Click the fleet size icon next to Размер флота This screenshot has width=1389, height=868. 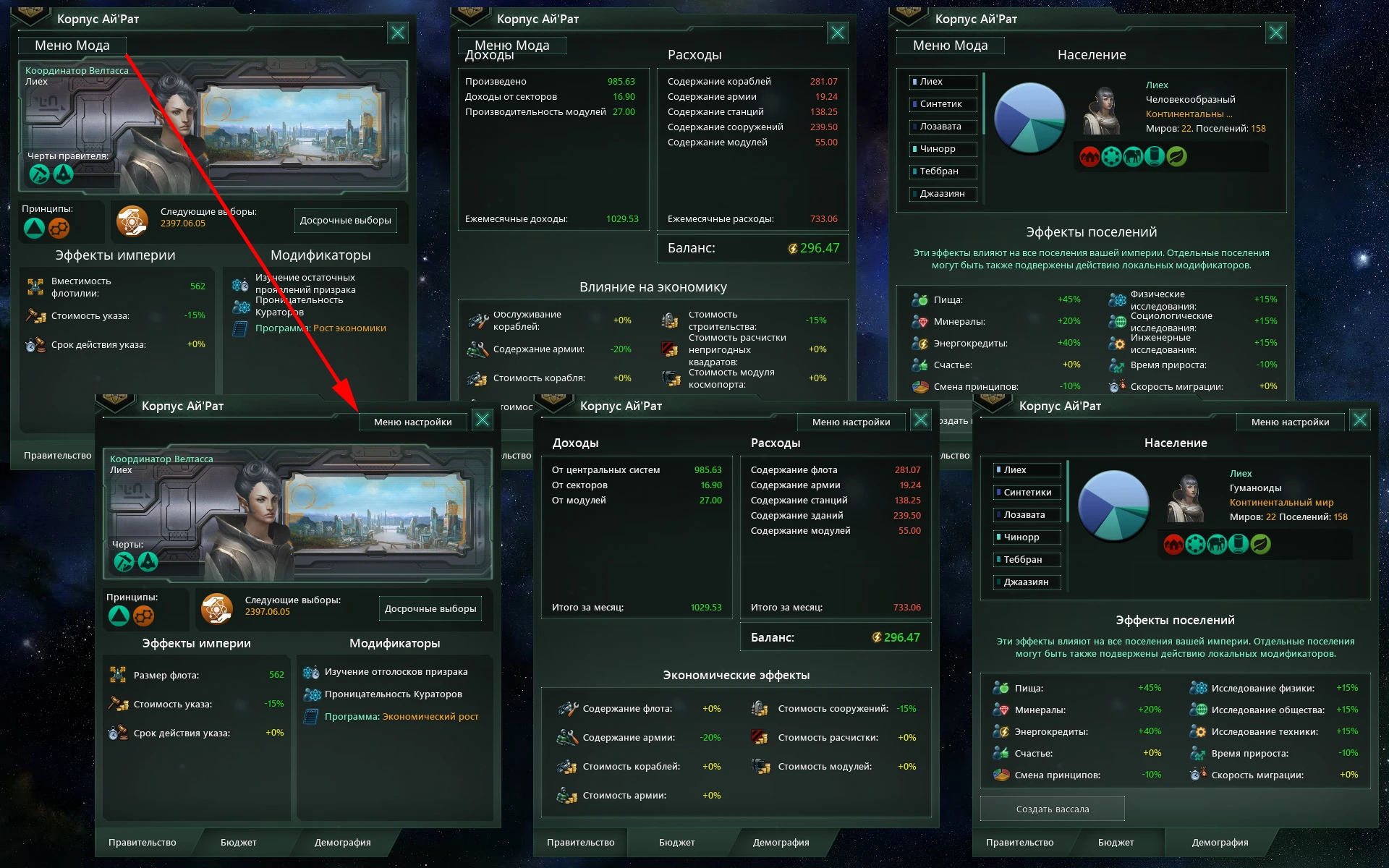(119, 674)
